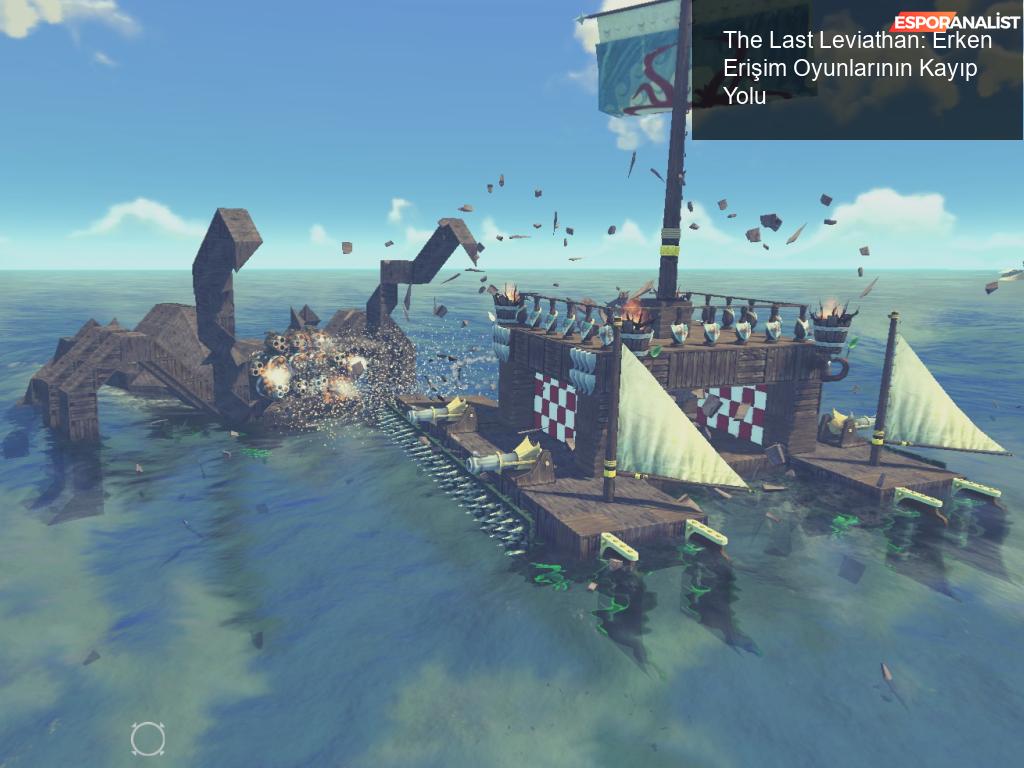1024x768 pixels.
Task: Click the circular camera icon
Action: pyautogui.click(x=148, y=739)
